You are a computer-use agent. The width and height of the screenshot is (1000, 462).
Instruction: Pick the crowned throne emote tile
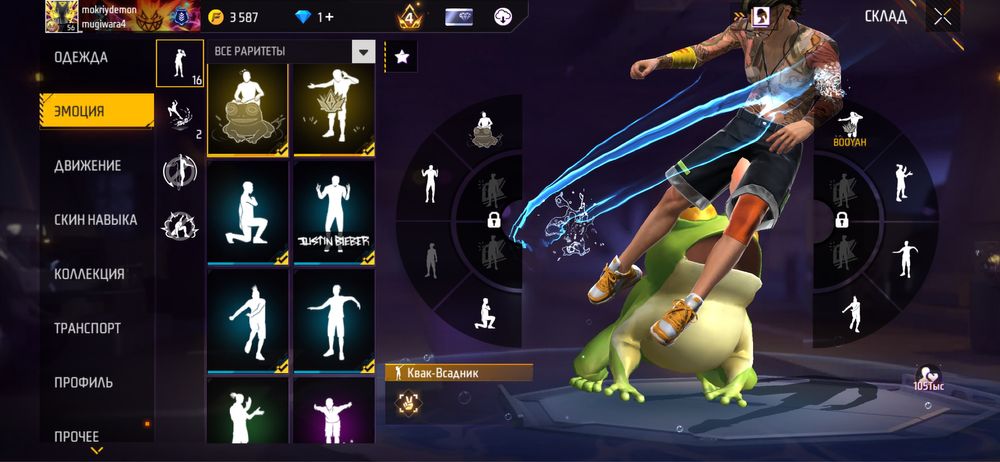[333, 110]
